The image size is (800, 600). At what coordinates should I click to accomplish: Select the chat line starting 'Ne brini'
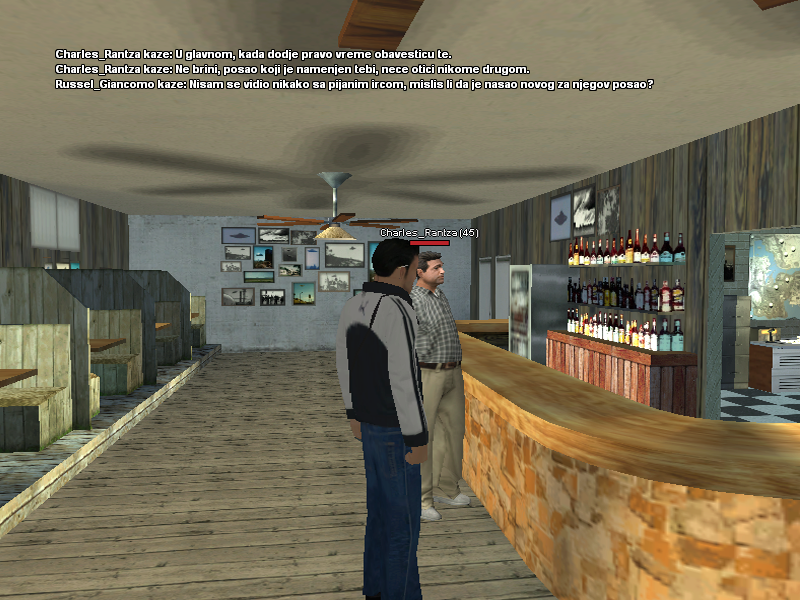coord(292,69)
